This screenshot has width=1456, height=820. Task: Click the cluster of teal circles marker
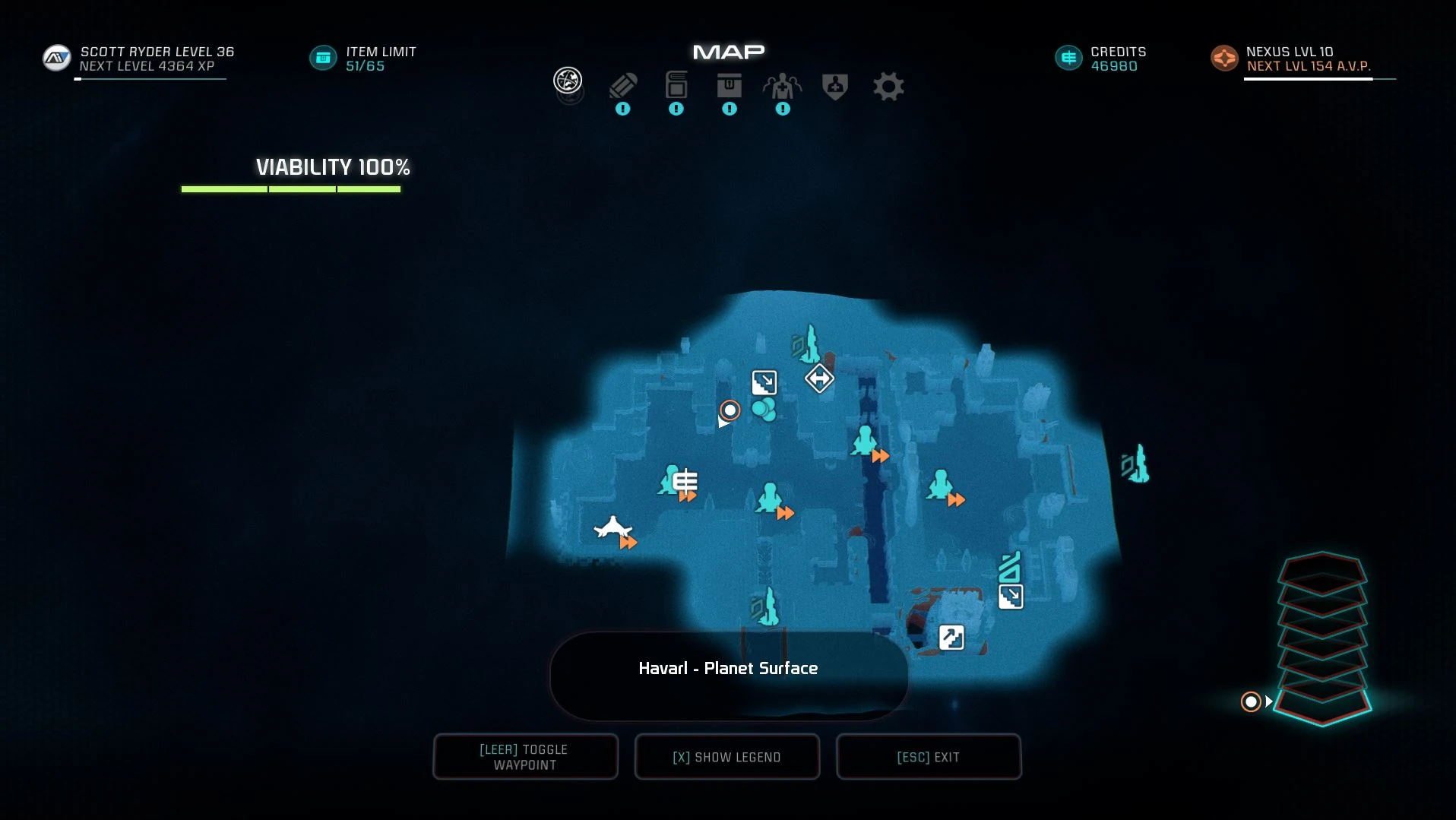point(764,410)
